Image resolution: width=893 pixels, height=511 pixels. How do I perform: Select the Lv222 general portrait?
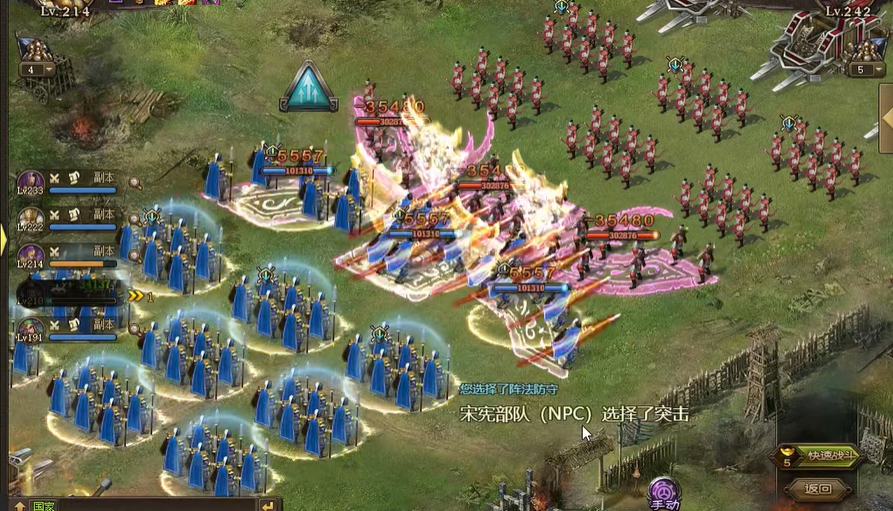[30, 219]
